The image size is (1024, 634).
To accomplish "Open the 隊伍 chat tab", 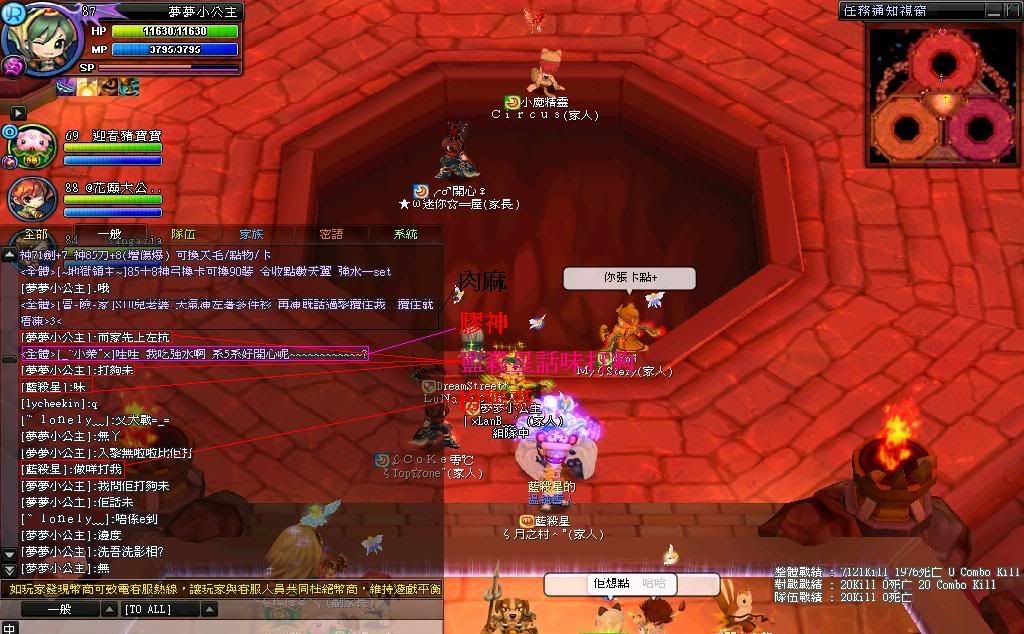I will (x=184, y=234).
